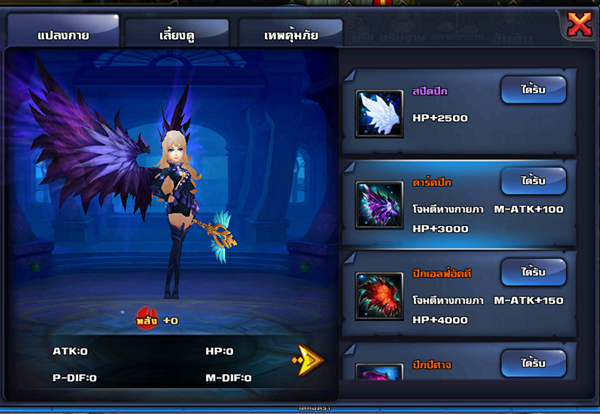The width and height of the screenshot is (600, 414).
Task: Pick the red wings icon
Action: tap(380, 296)
